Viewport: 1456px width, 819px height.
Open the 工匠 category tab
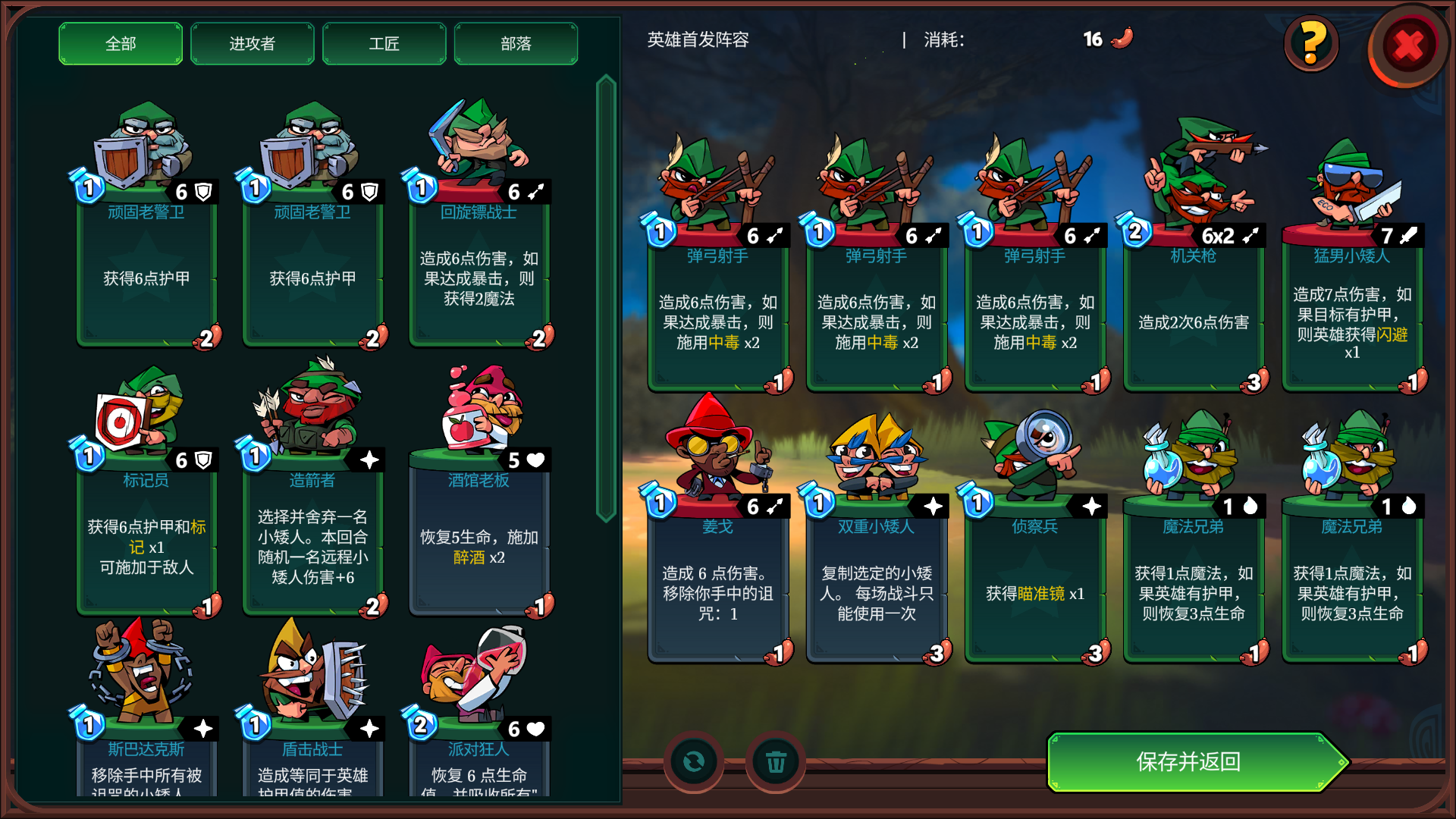384,44
